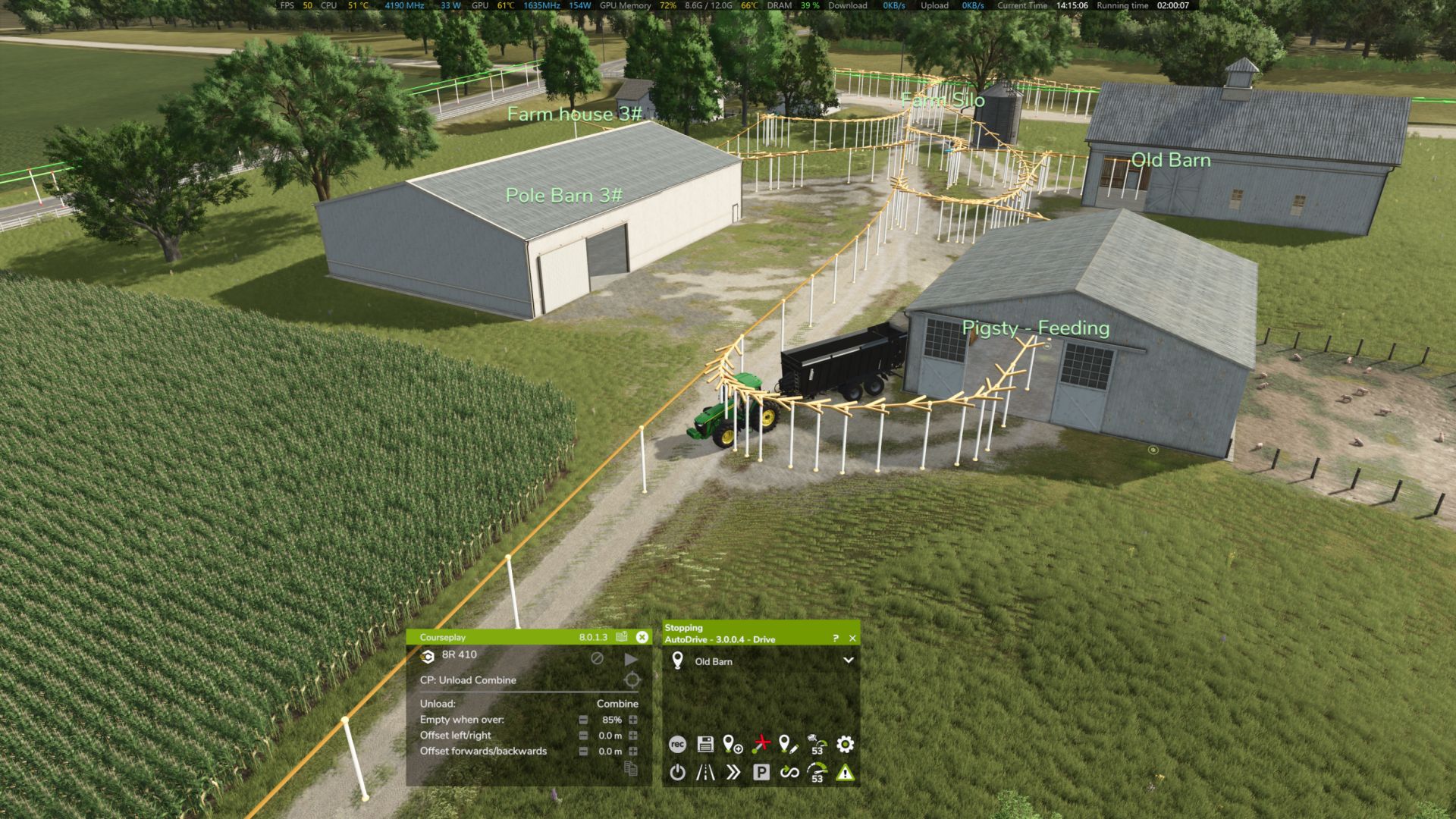Click the AutoDrive parking P icon
Viewport: 1456px width, 819px height.
tap(761, 773)
